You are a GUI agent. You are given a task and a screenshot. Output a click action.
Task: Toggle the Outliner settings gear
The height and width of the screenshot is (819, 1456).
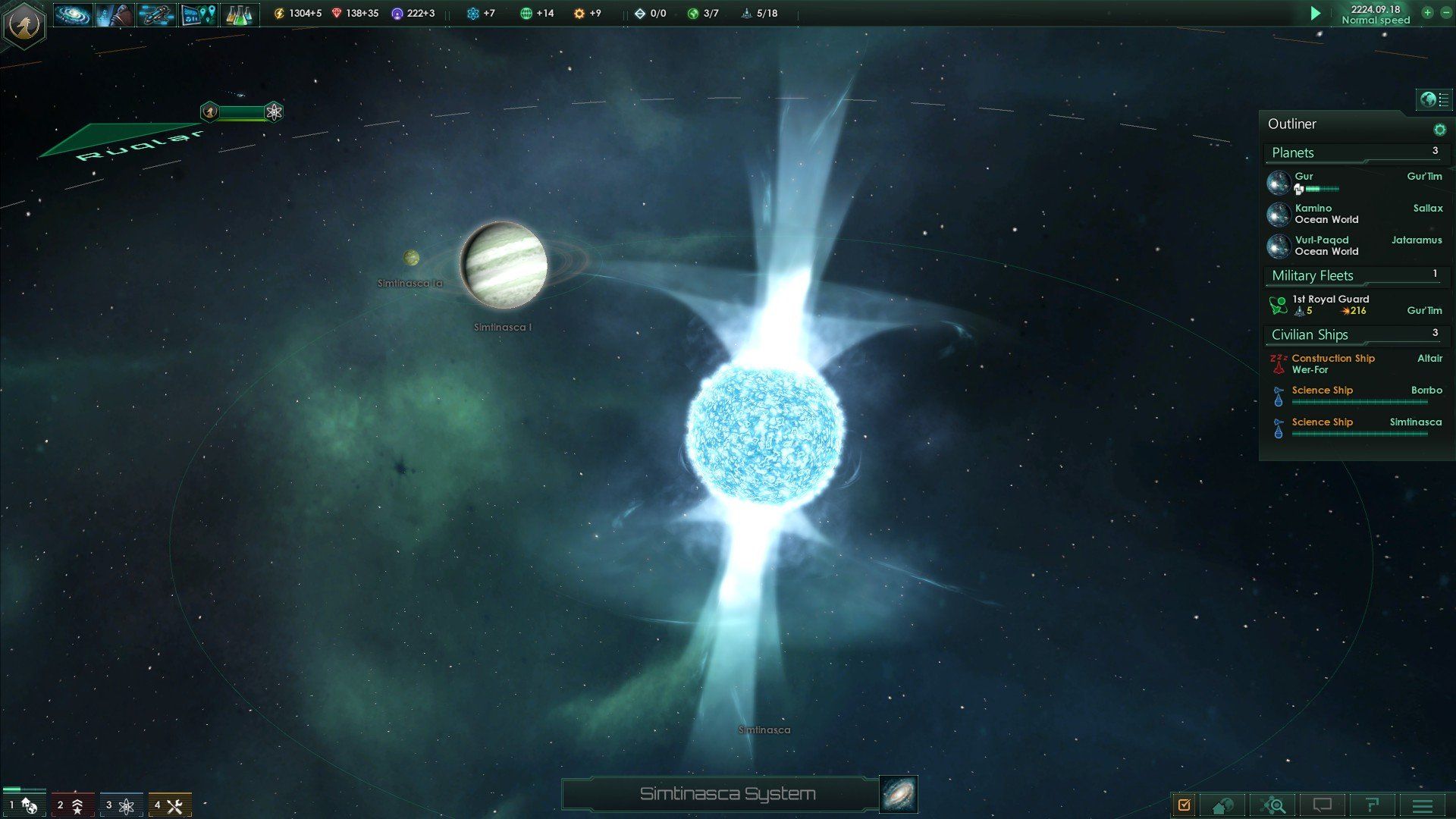tap(1440, 129)
